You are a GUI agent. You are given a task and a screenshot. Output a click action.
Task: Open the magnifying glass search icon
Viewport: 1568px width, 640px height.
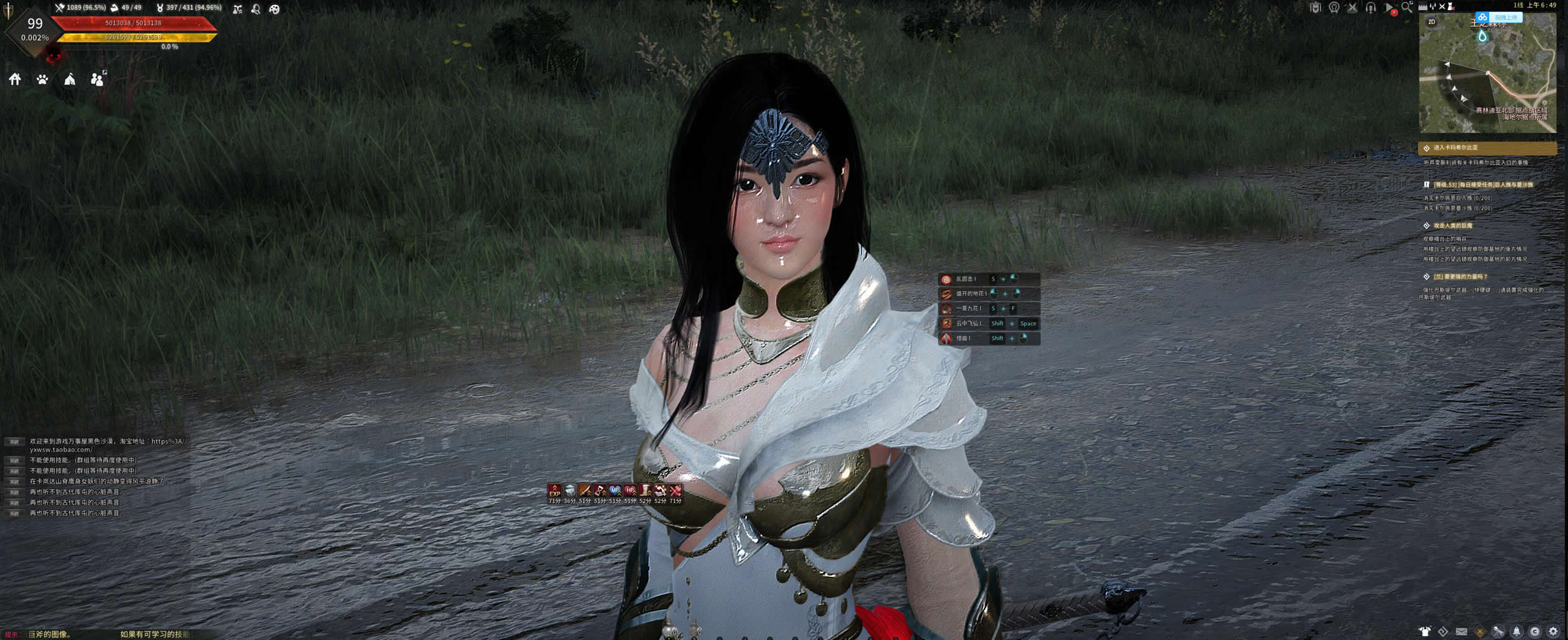1407,8
